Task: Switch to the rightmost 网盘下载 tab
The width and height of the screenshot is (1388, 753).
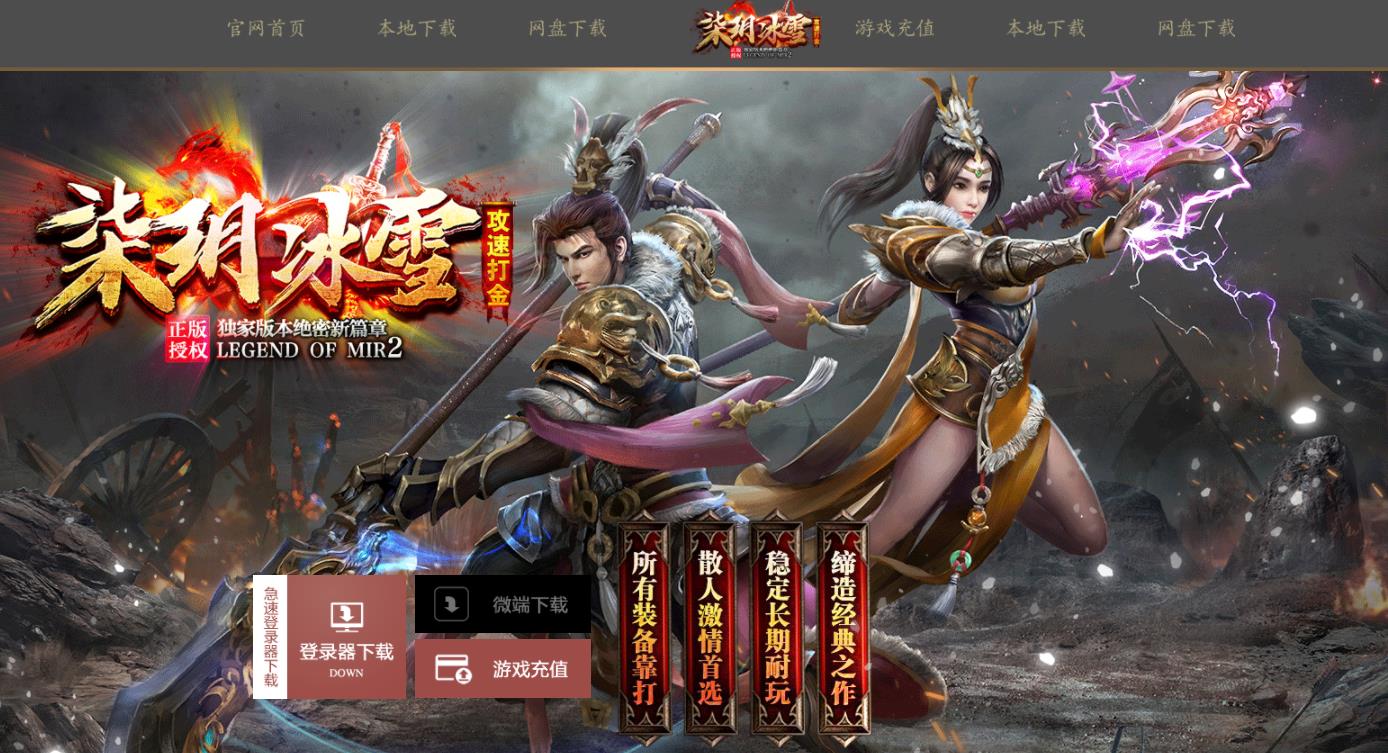Action: [x=1197, y=30]
